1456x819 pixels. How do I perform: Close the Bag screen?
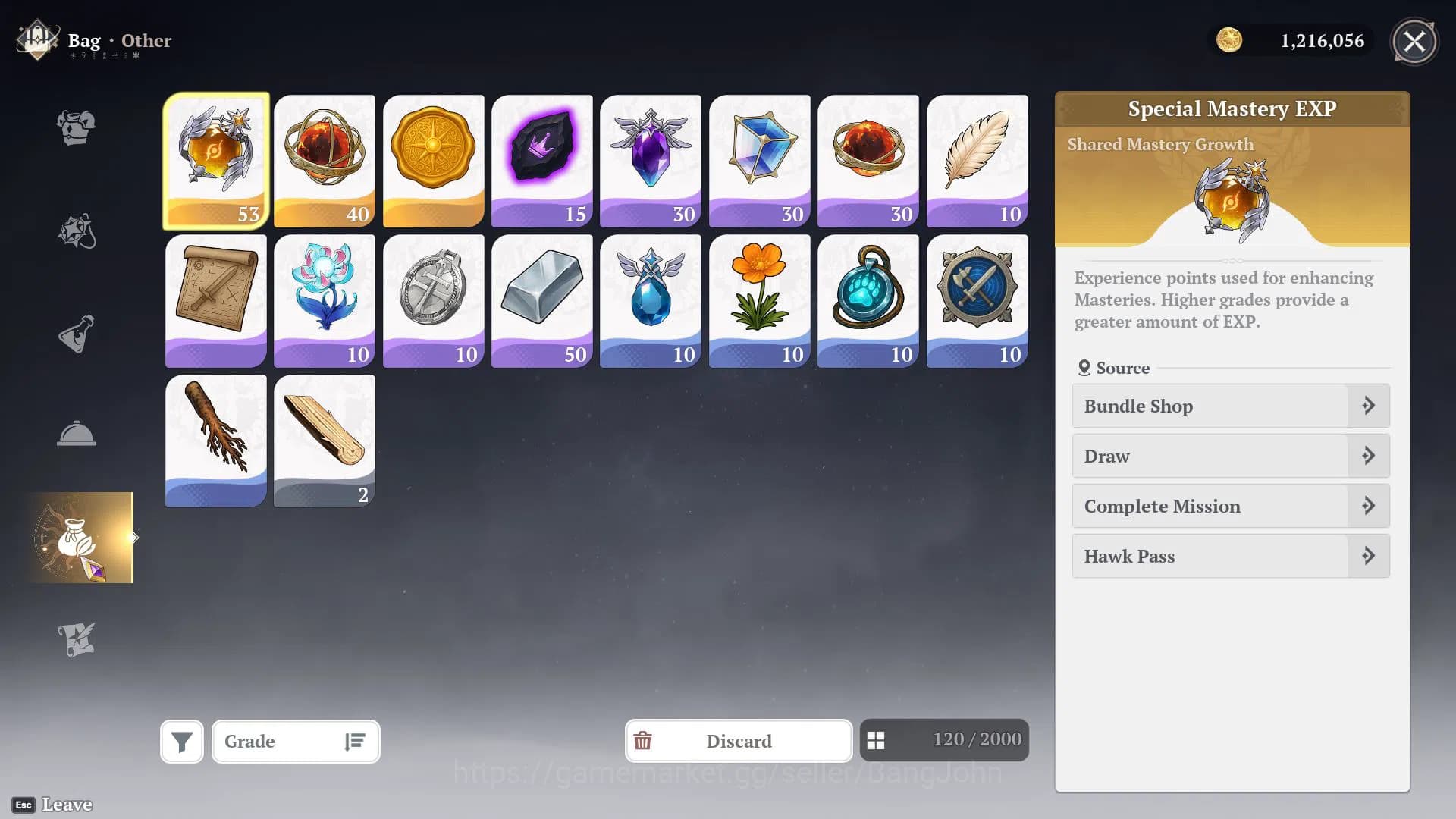[x=1414, y=42]
